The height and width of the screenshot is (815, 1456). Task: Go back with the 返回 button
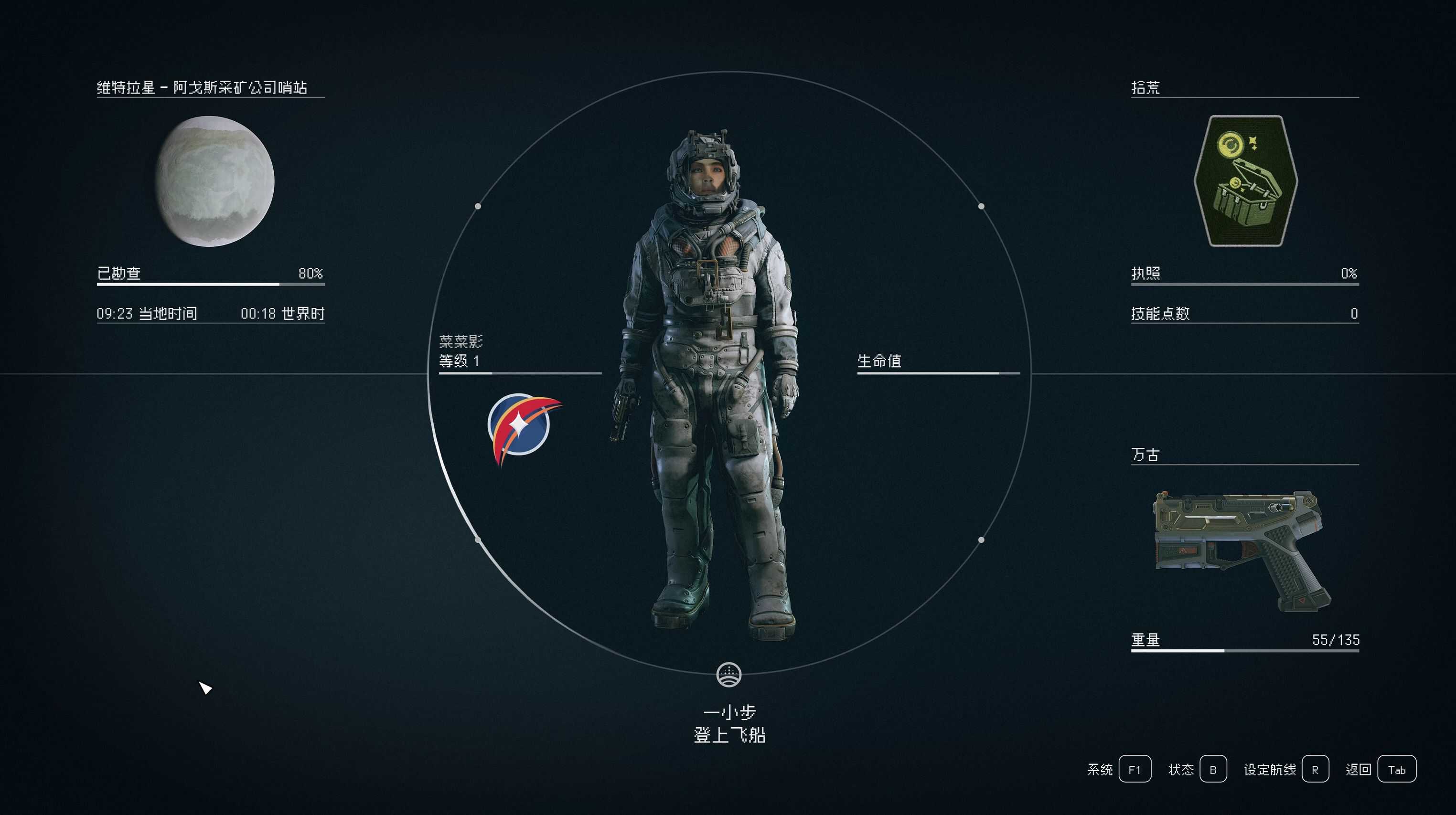coord(1396,769)
